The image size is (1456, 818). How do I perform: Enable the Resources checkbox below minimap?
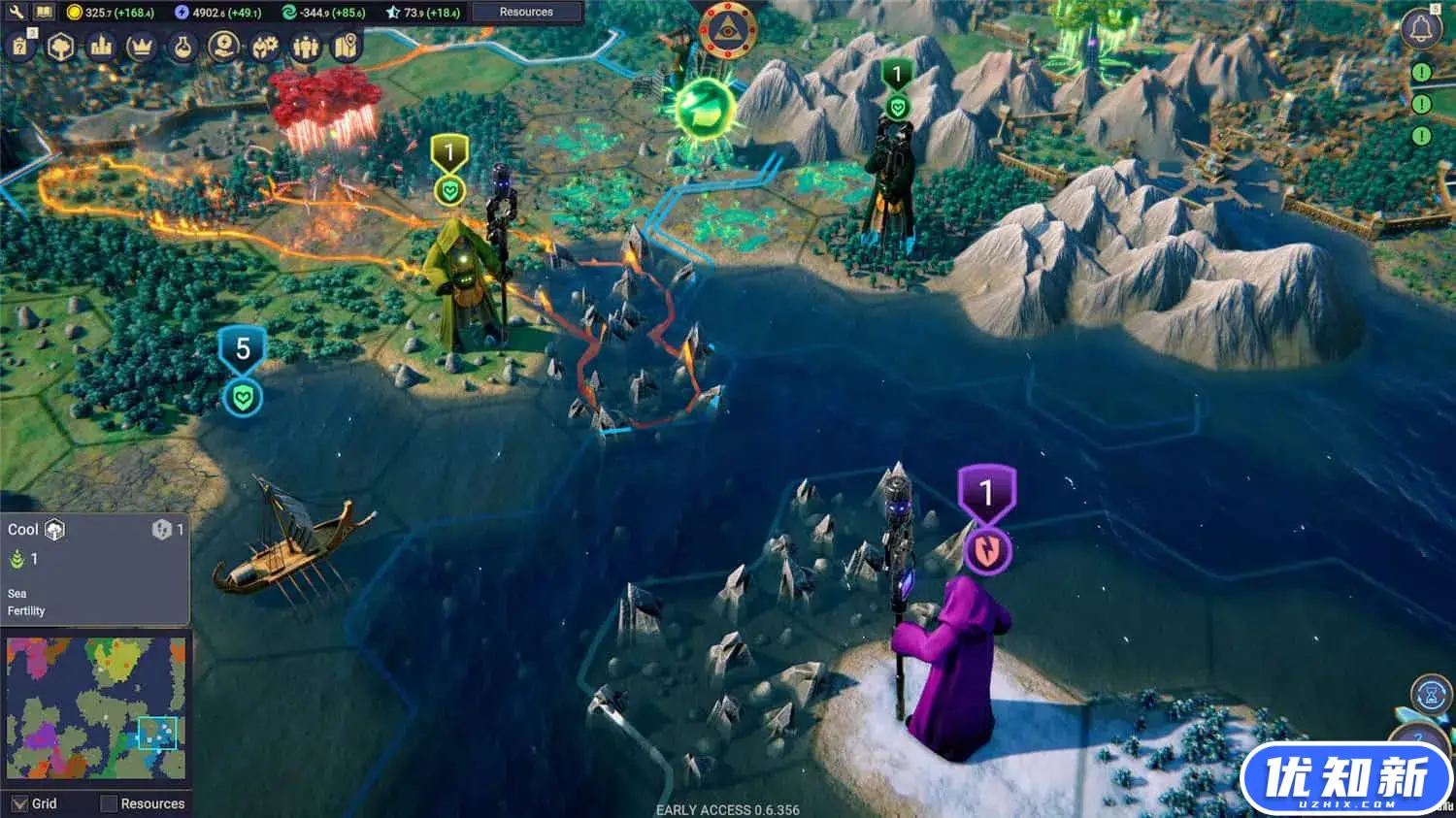[x=109, y=803]
